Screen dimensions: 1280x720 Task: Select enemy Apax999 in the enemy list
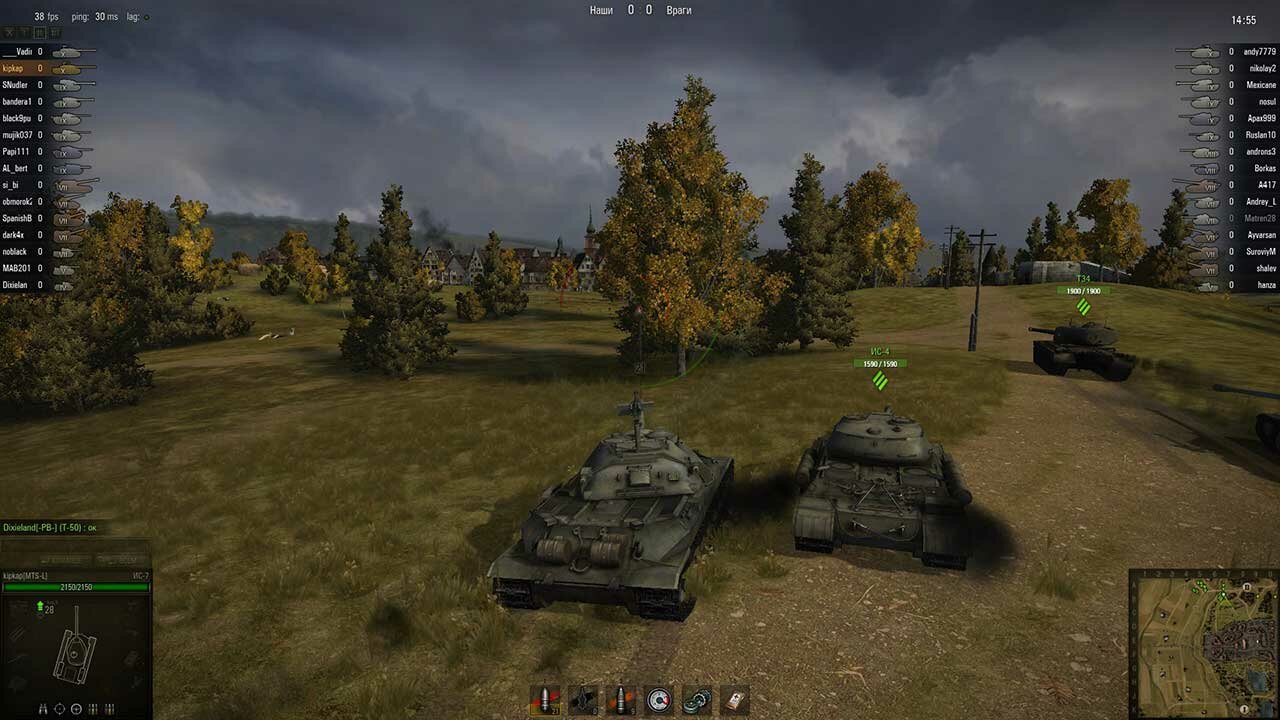coord(1261,118)
